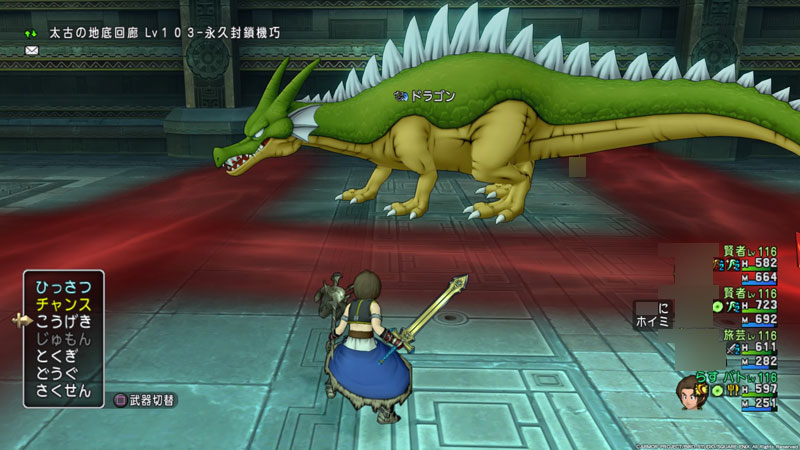The height and width of the screenshot is (450, 800).
Task: Select the バト party member portrait
Action: point(689,390)
